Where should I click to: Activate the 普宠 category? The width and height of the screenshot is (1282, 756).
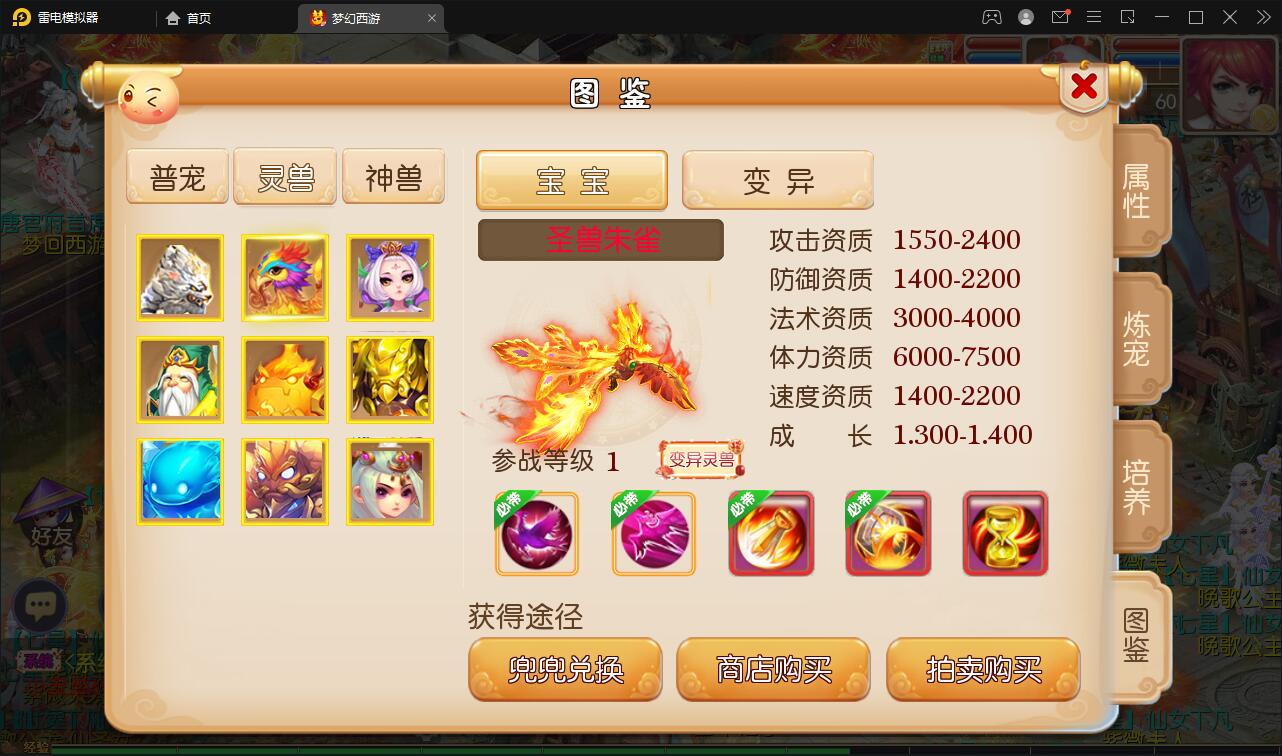point(177,175)
